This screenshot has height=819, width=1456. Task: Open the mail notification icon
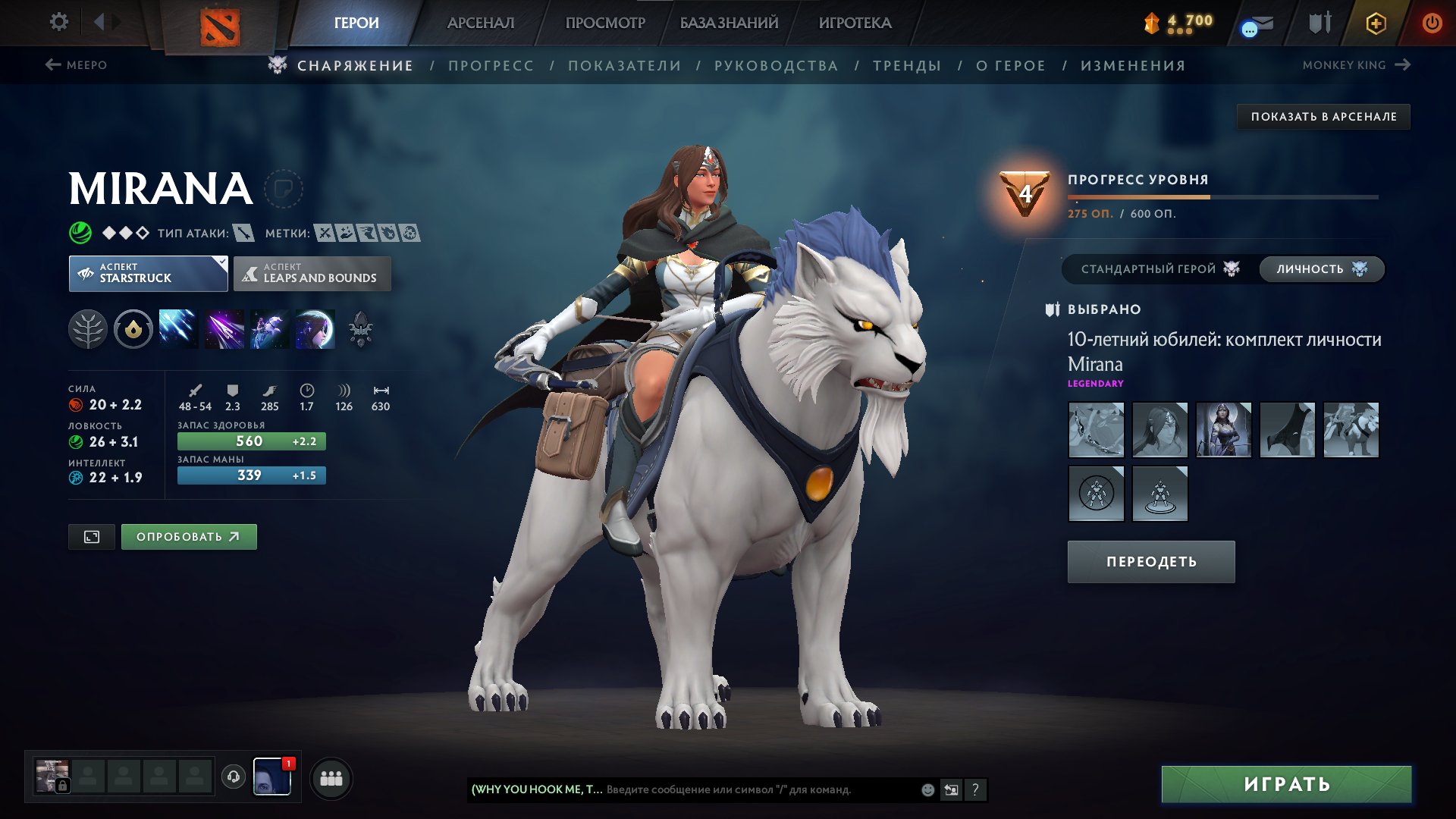point(1257,23)
